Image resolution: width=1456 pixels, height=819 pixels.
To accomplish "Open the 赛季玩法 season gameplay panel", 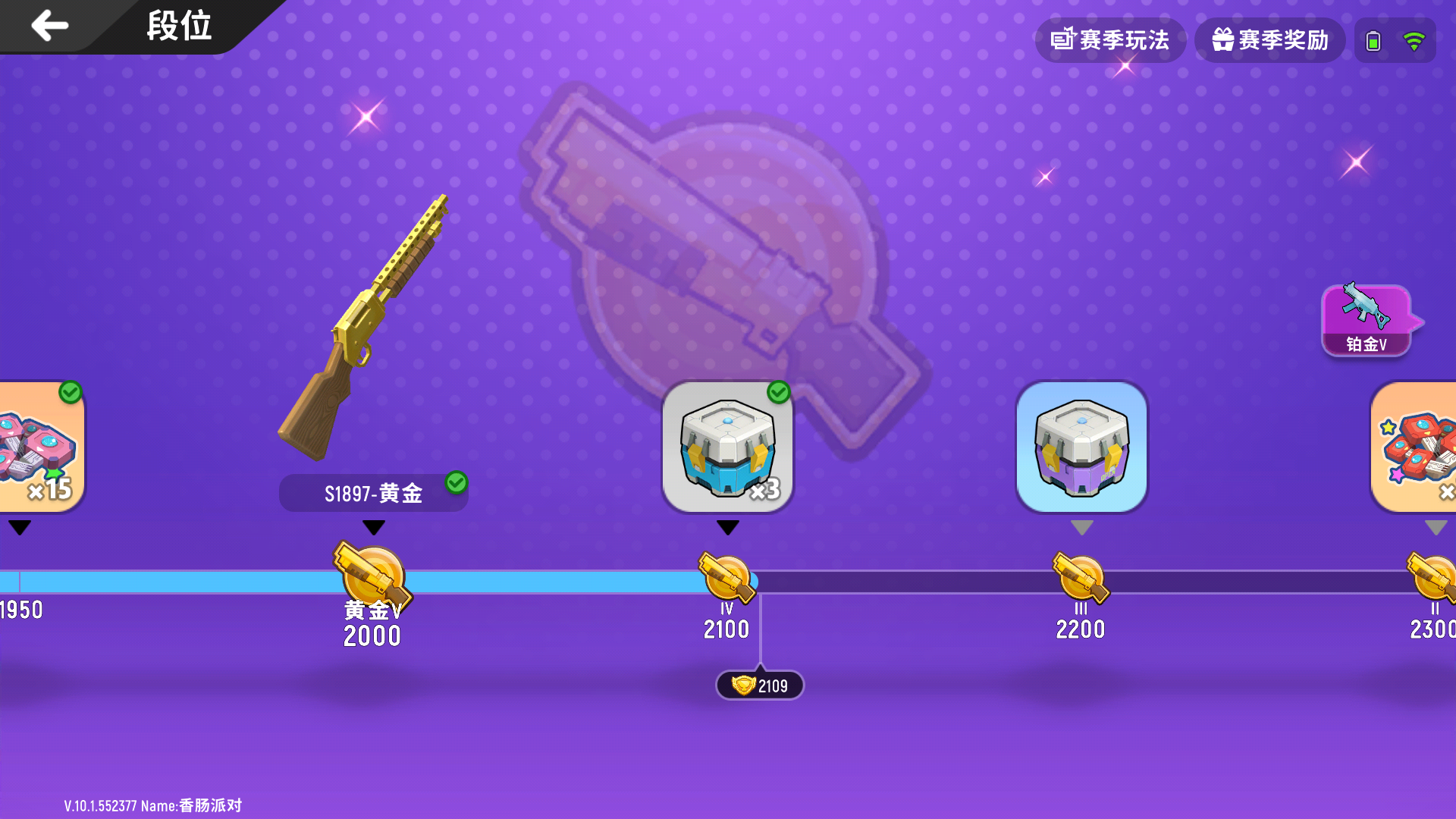I will click(x=1111, y=40).
